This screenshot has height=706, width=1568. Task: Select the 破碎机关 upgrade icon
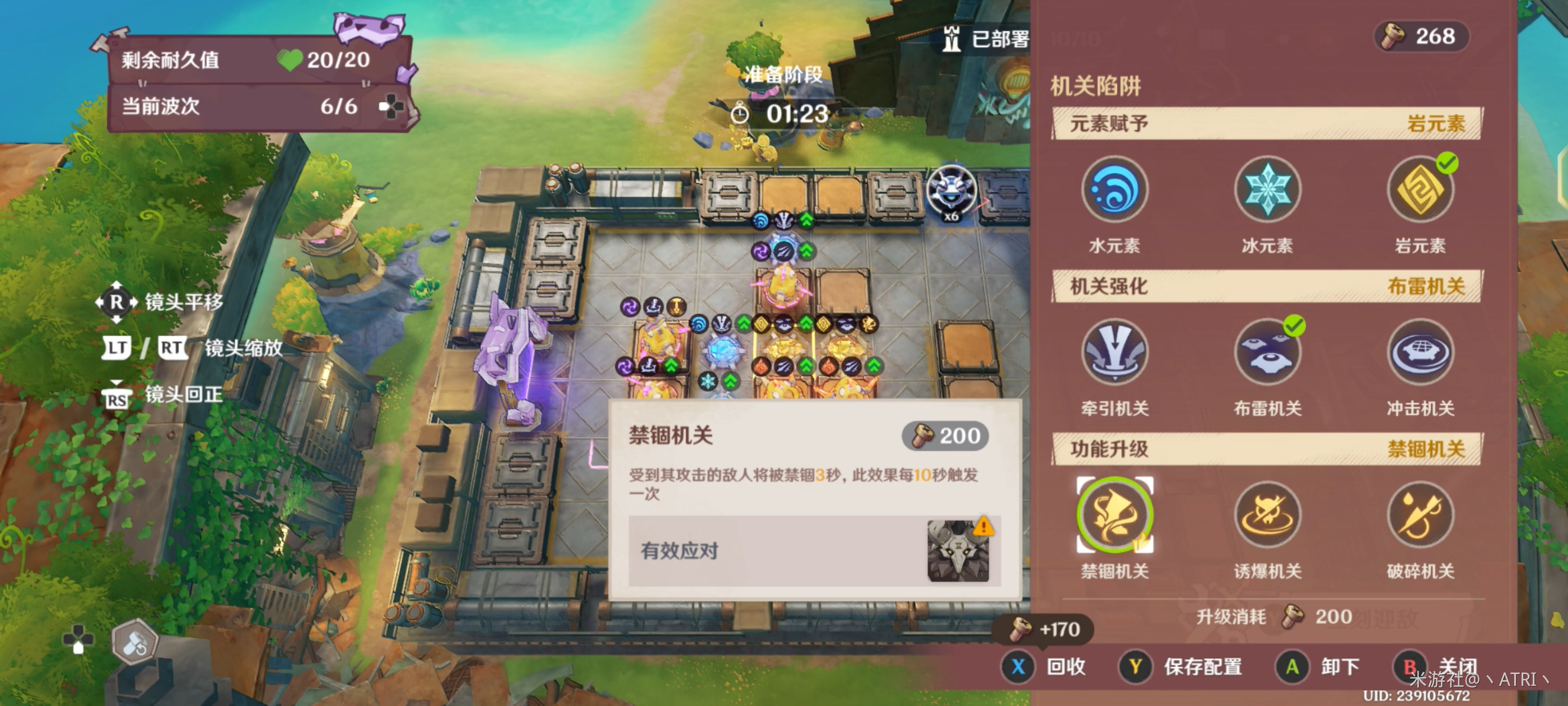pyautogui.click(x=1420, y=515)
